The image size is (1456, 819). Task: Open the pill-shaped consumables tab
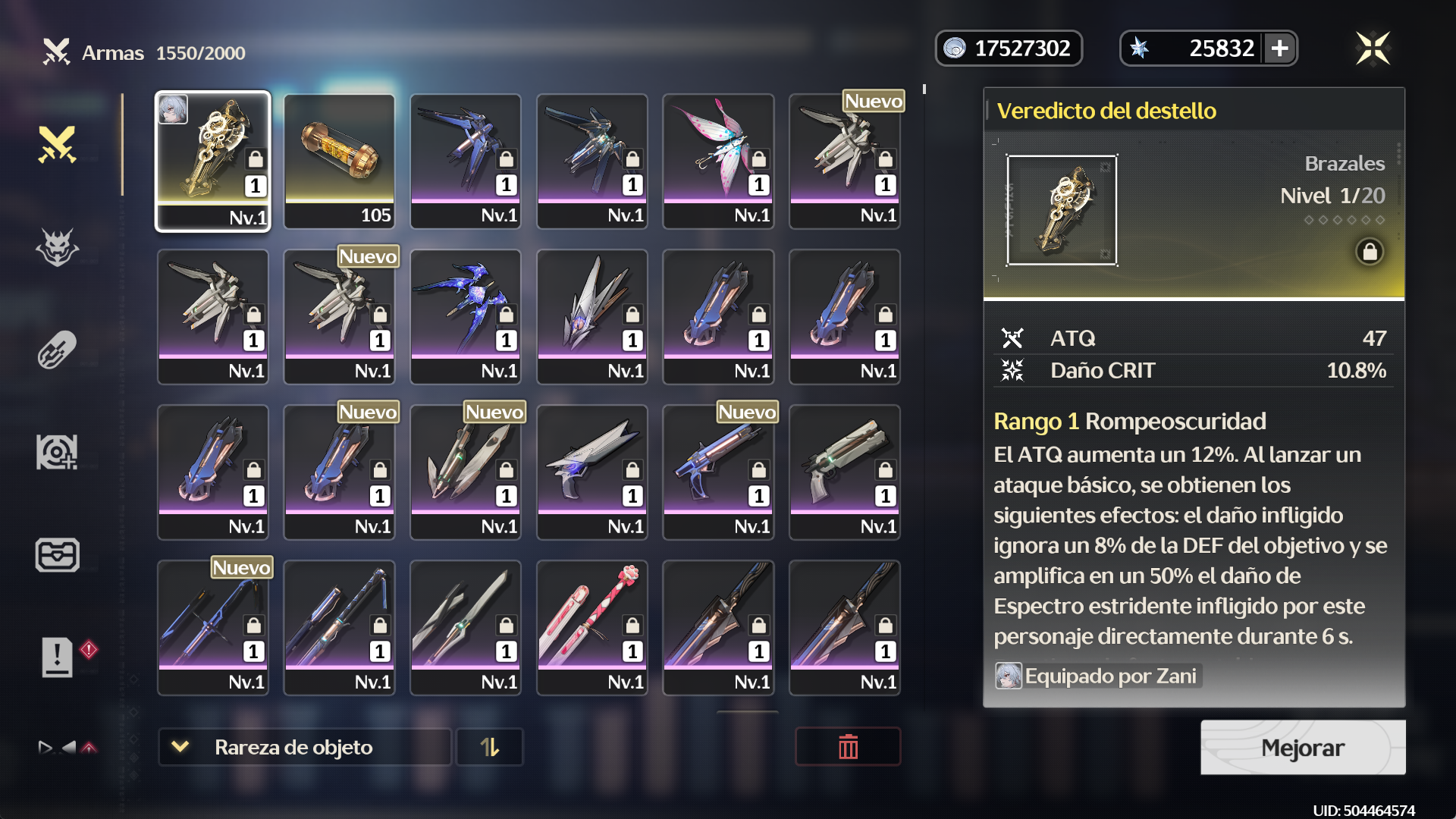click(x=58, y=350)
